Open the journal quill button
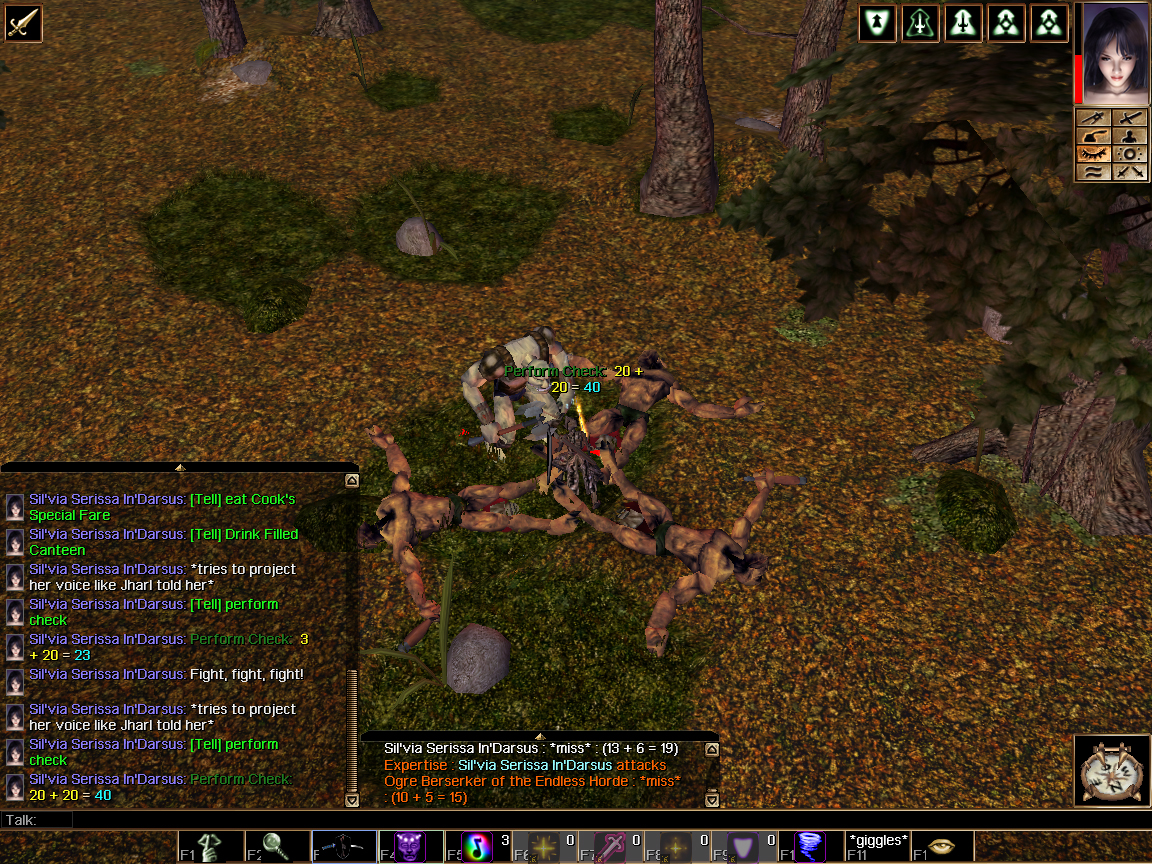1152x864 pixels. tap(1095, 136)
